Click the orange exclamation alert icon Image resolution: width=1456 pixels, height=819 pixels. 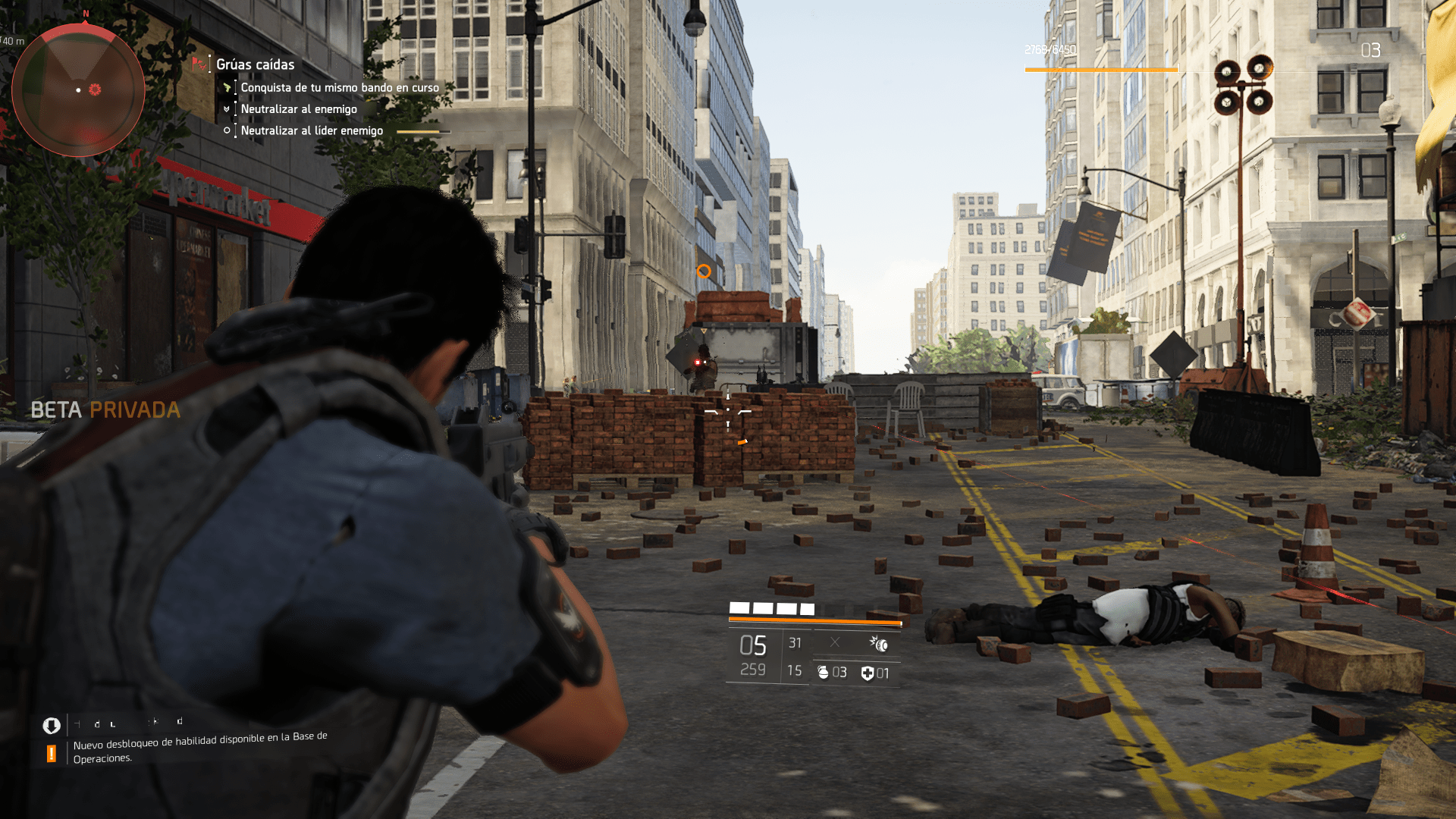coord(50,752)
